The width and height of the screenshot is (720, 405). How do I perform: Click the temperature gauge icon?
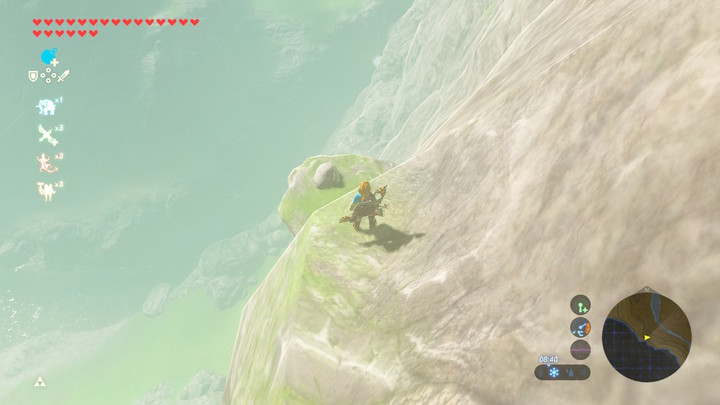[581, 327]
